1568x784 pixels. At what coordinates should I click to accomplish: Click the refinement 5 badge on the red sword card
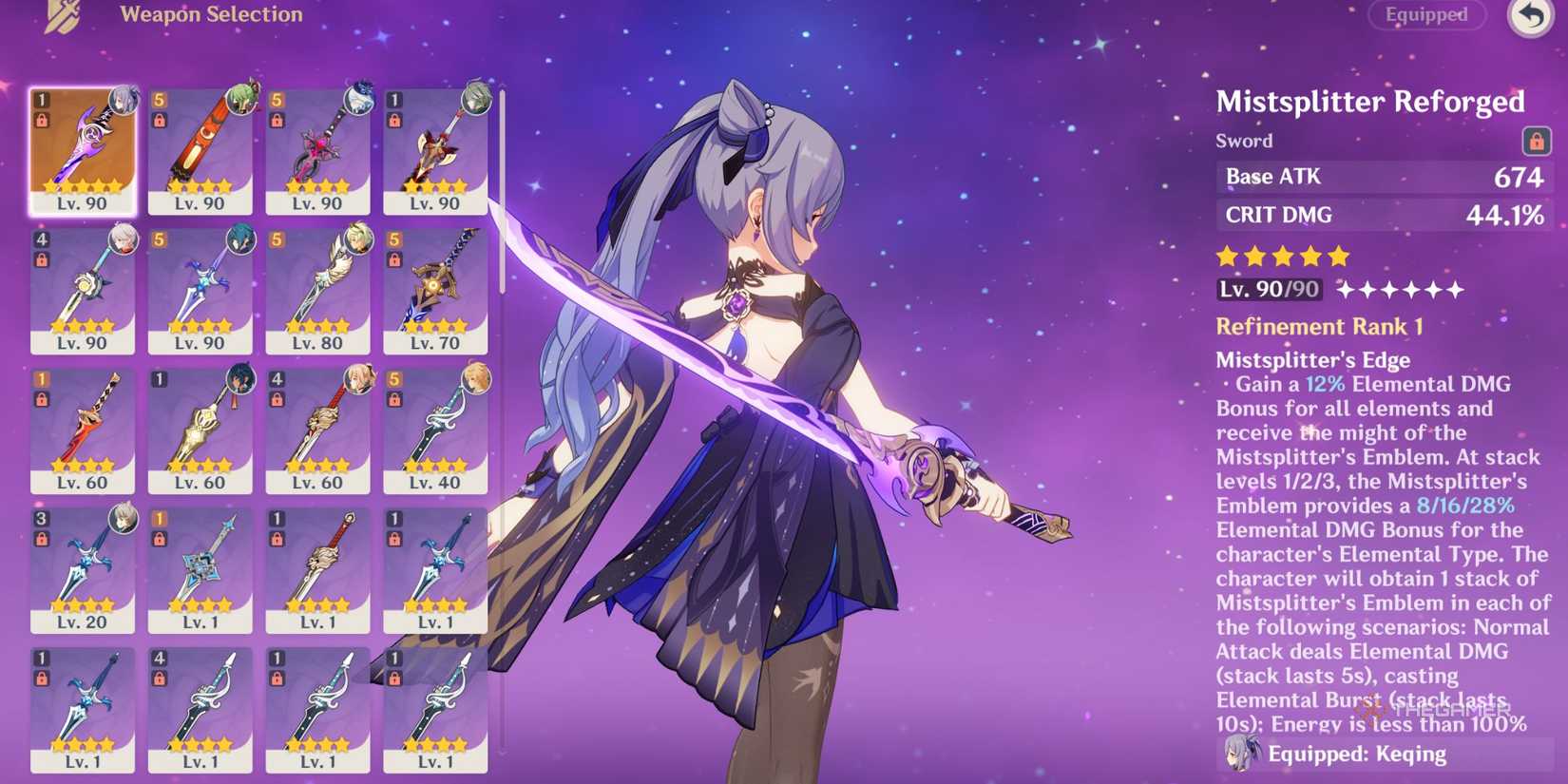(158, 99)
